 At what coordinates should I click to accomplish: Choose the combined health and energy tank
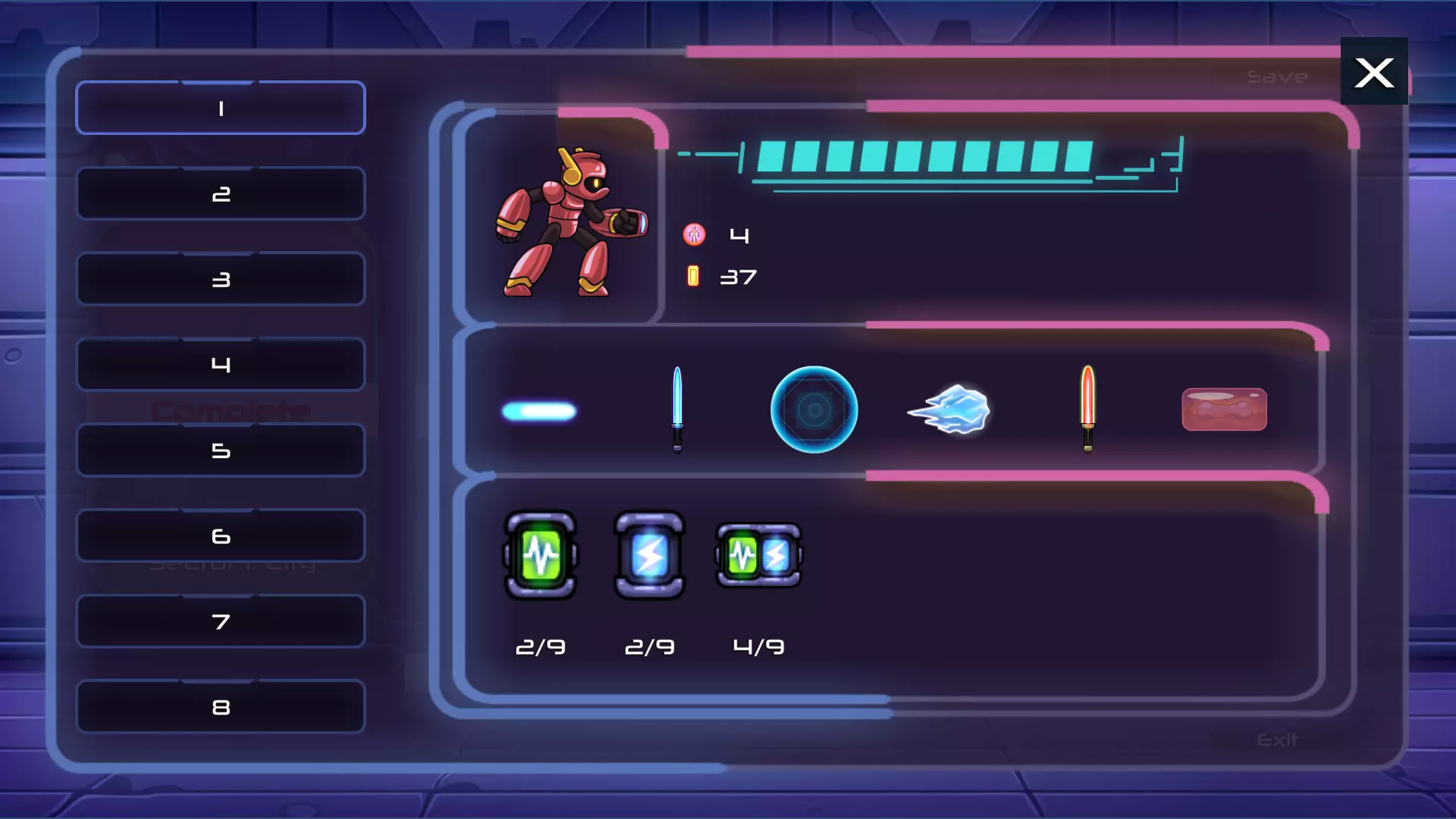pos(758,556)
